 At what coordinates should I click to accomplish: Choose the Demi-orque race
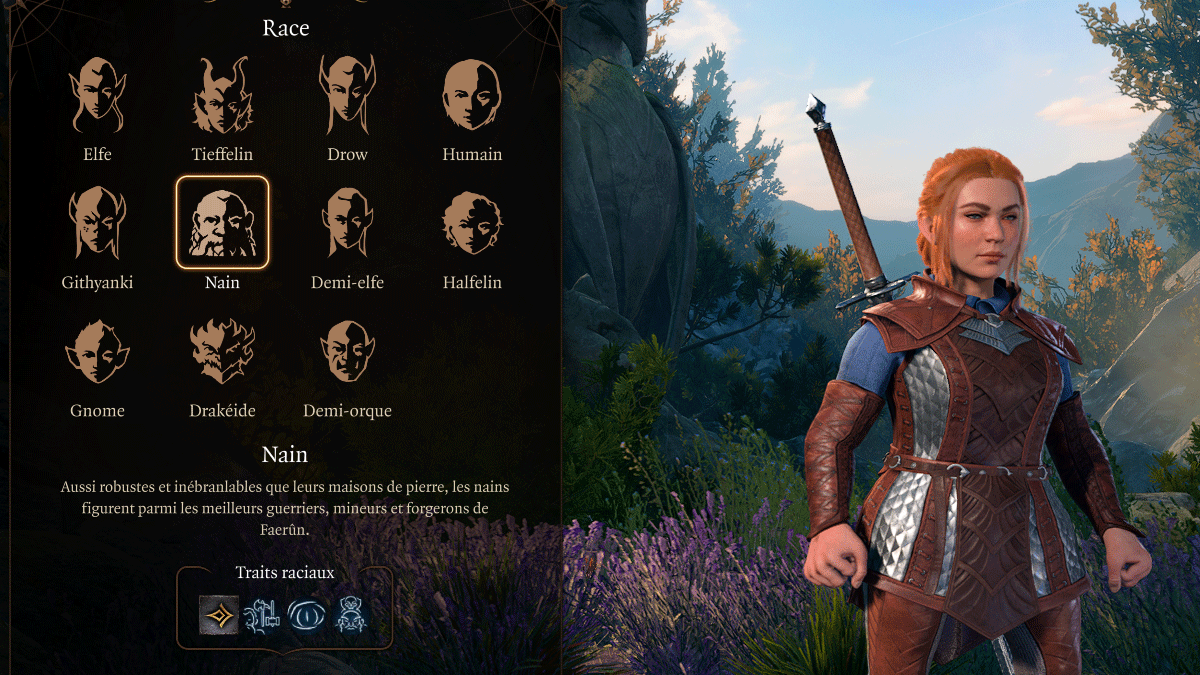point(347,351)
